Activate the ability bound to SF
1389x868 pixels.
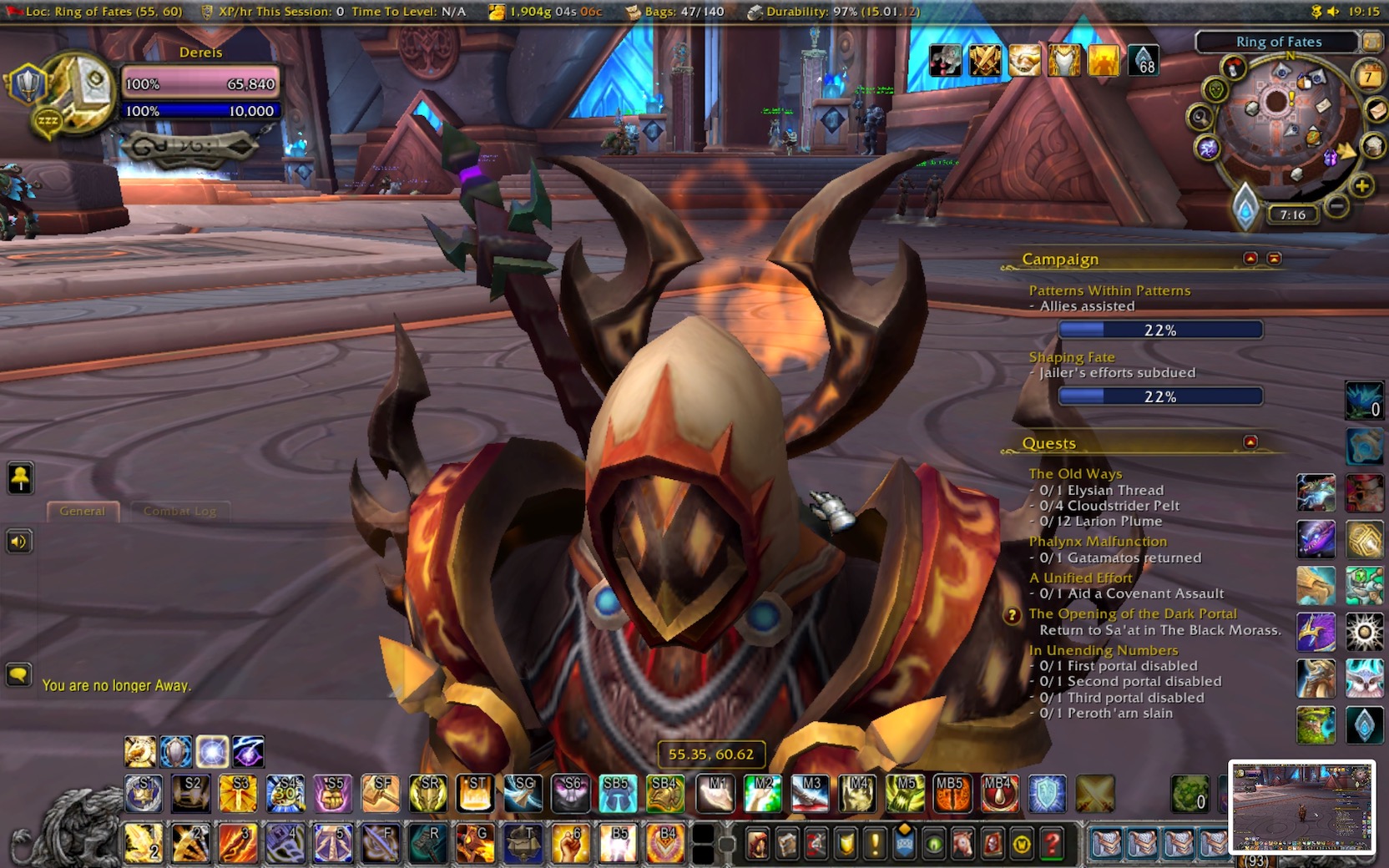tap(381, 794)
